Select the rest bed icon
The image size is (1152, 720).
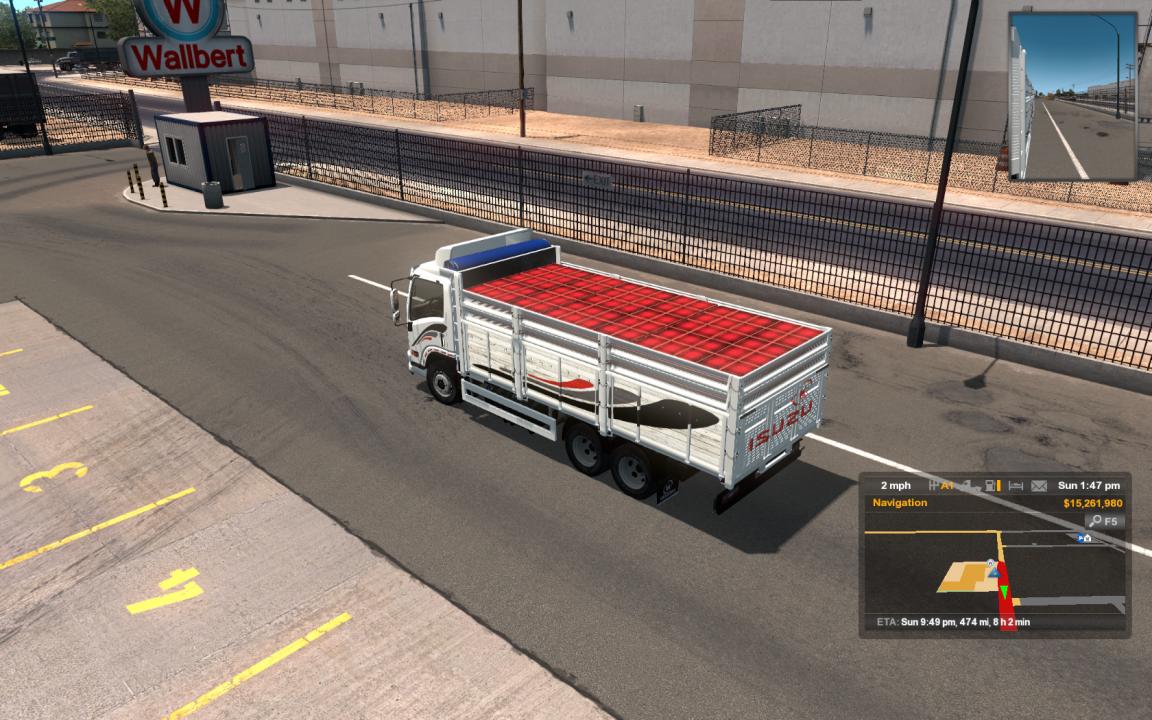(1015, 486)
